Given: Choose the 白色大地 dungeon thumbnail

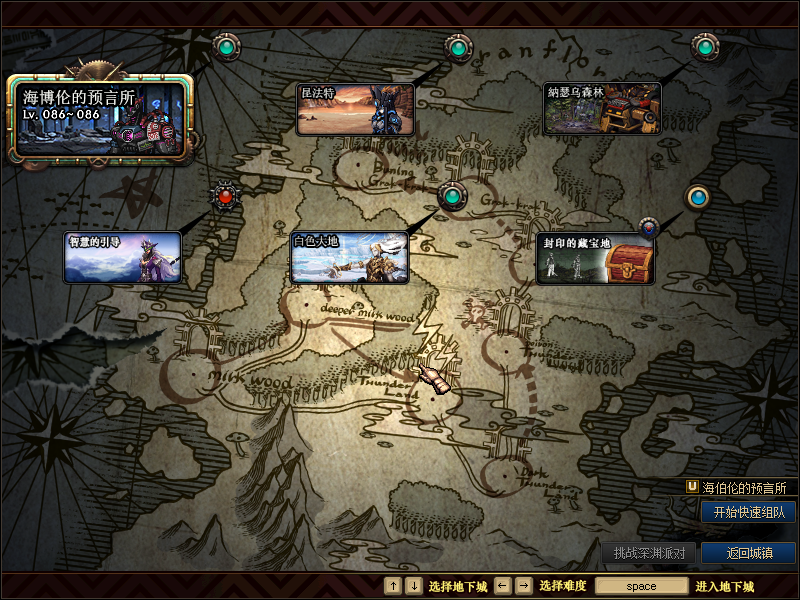Looking at the screenshot, I should 350,258.
